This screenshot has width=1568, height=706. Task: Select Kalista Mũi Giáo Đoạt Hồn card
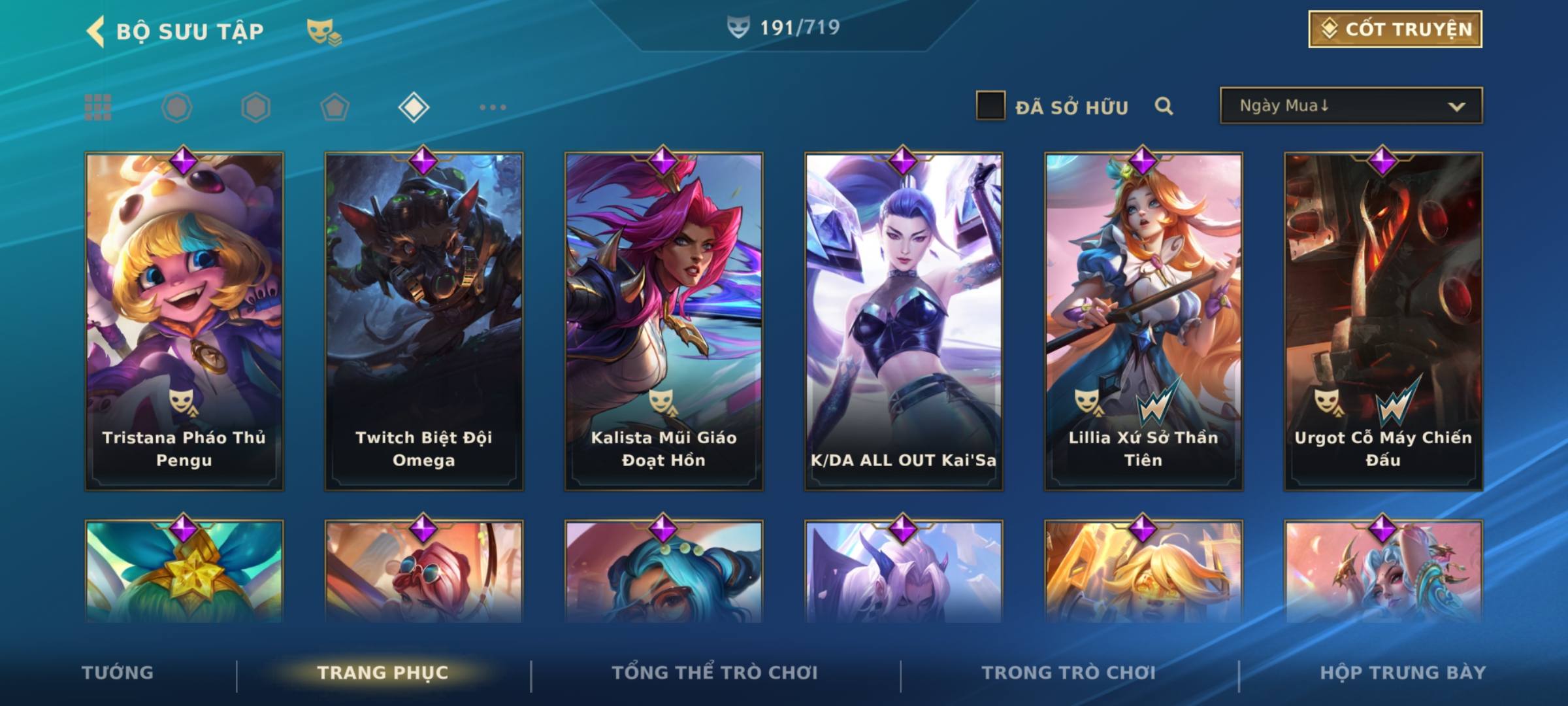pos(664,320)
